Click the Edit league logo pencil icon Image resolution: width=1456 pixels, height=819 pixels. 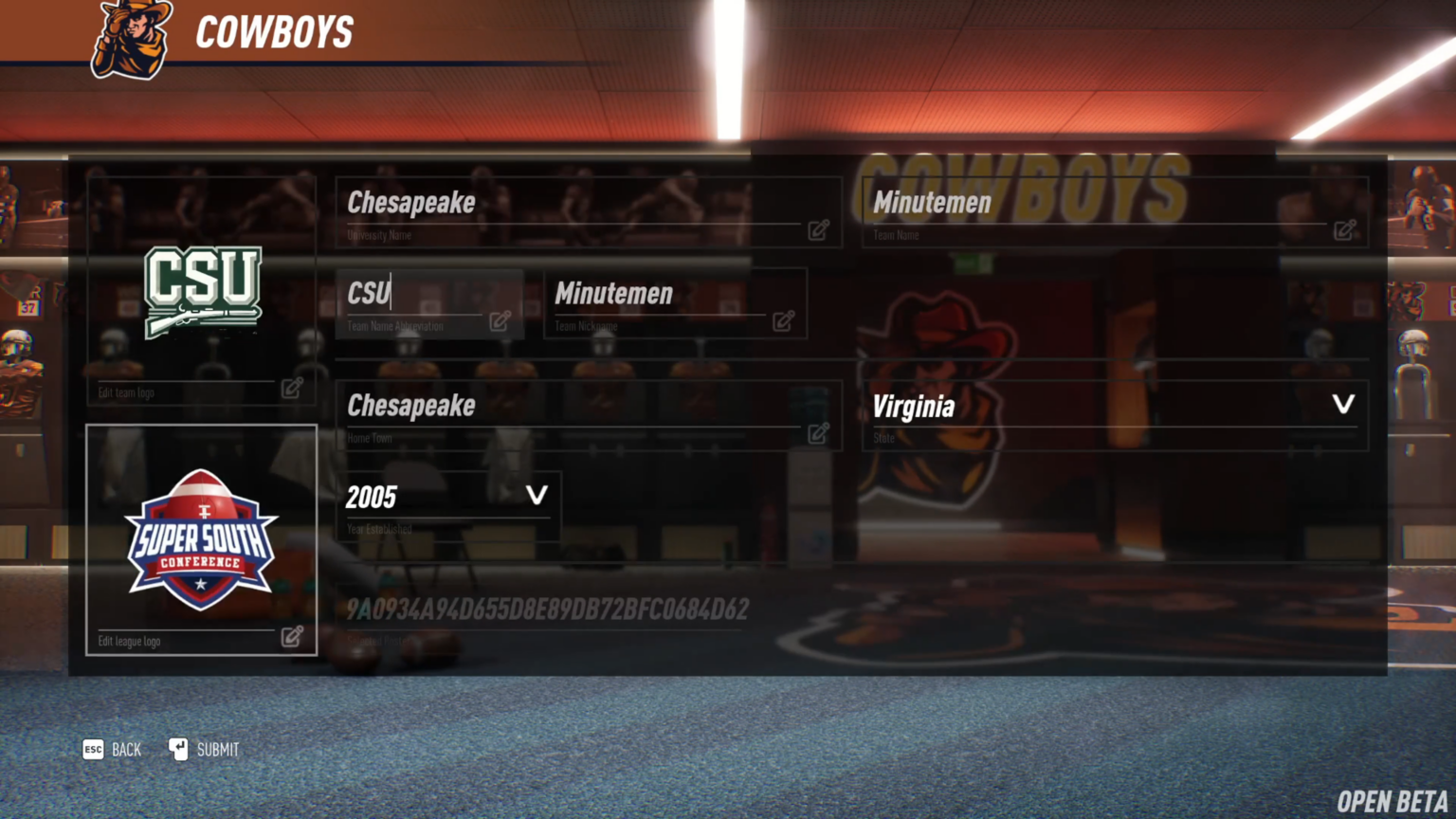click(x=292, y=637)
